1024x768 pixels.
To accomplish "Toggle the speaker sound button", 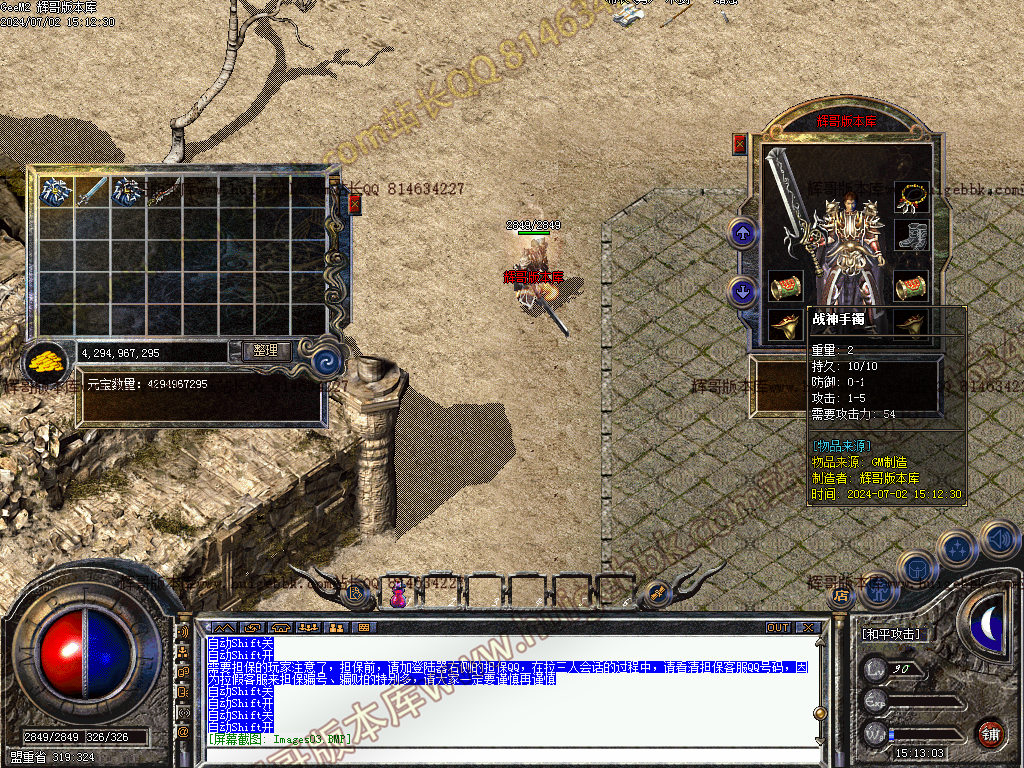I will 999,539.
